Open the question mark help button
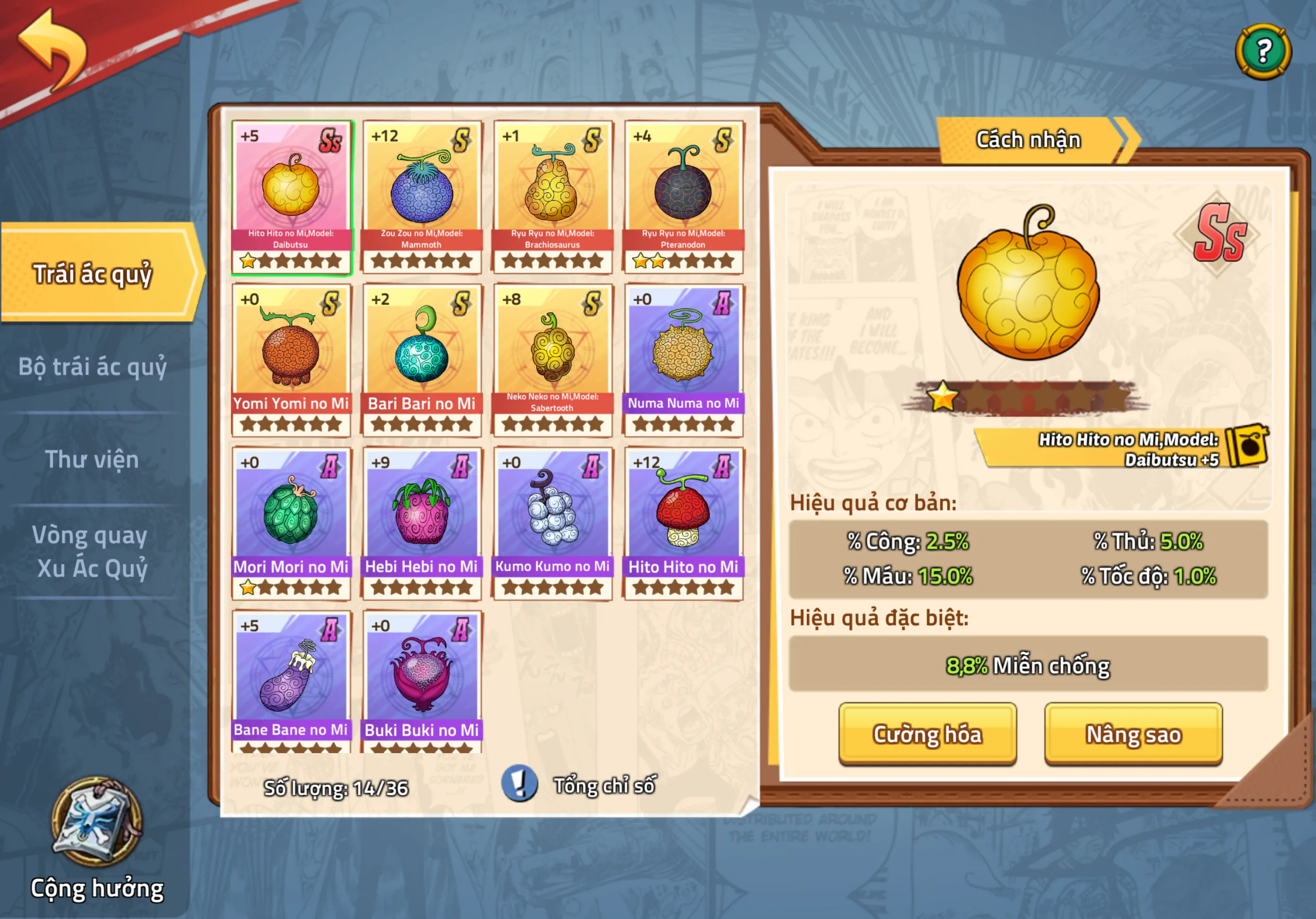 tap(1262, 52)
